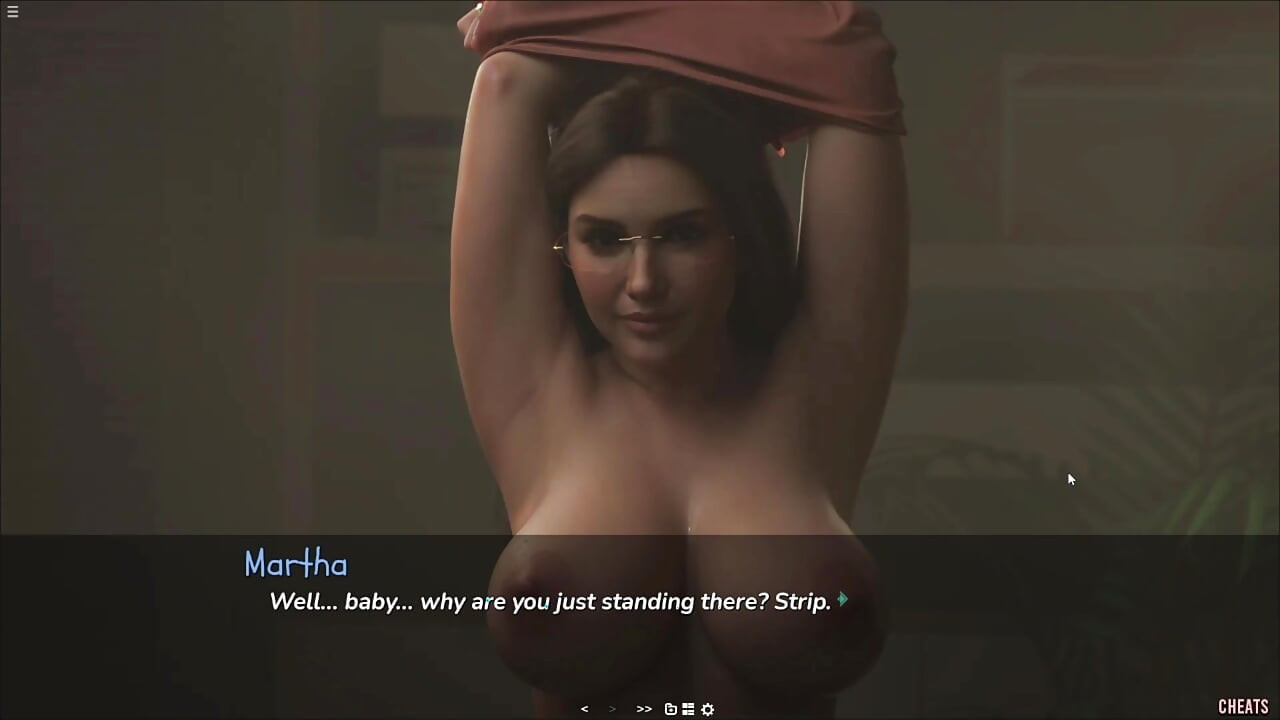Screen dimensions: 1280x720
Task: Open settings with the gear icon
Action: (x=708, y=709)
